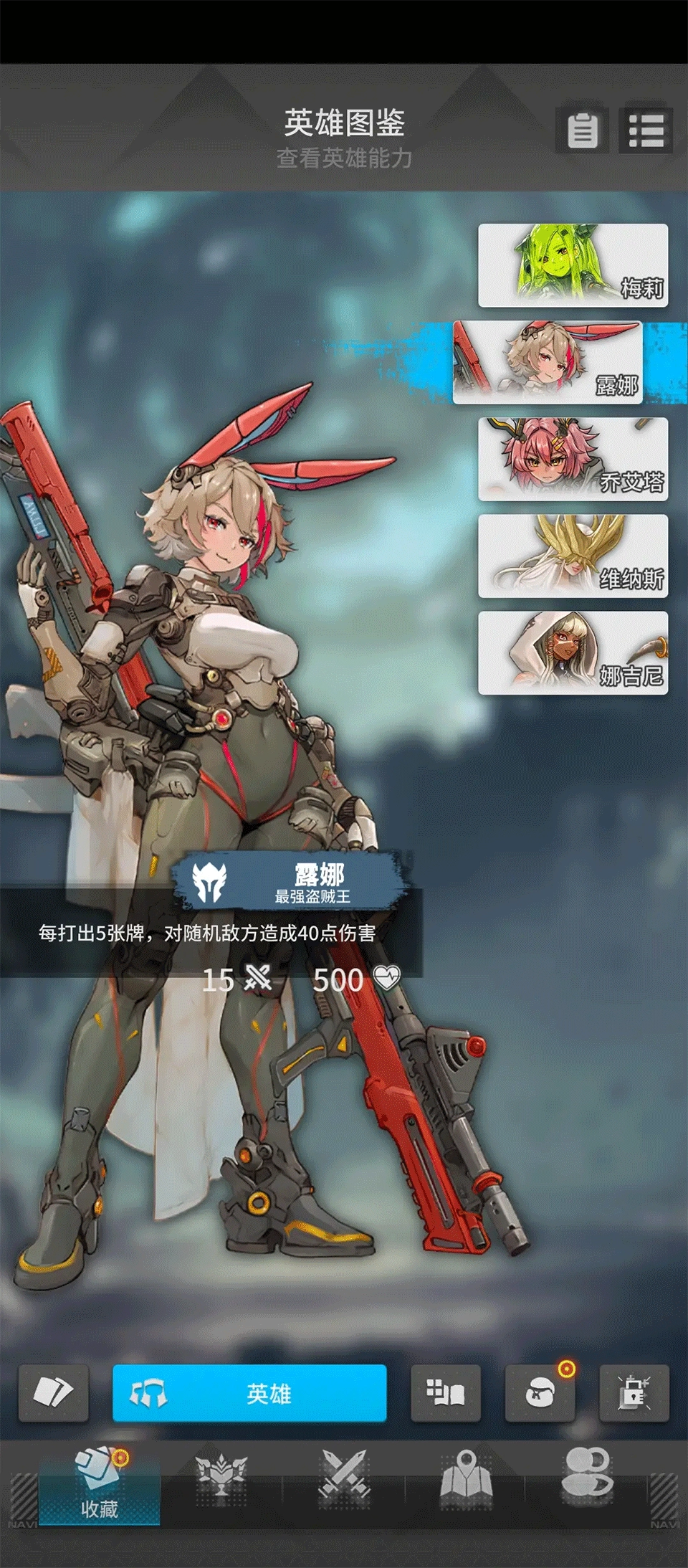Viewport: 688px width, 1568px height.
Task: Open the blocks and book tab
Action: [x=445, y=1393]
